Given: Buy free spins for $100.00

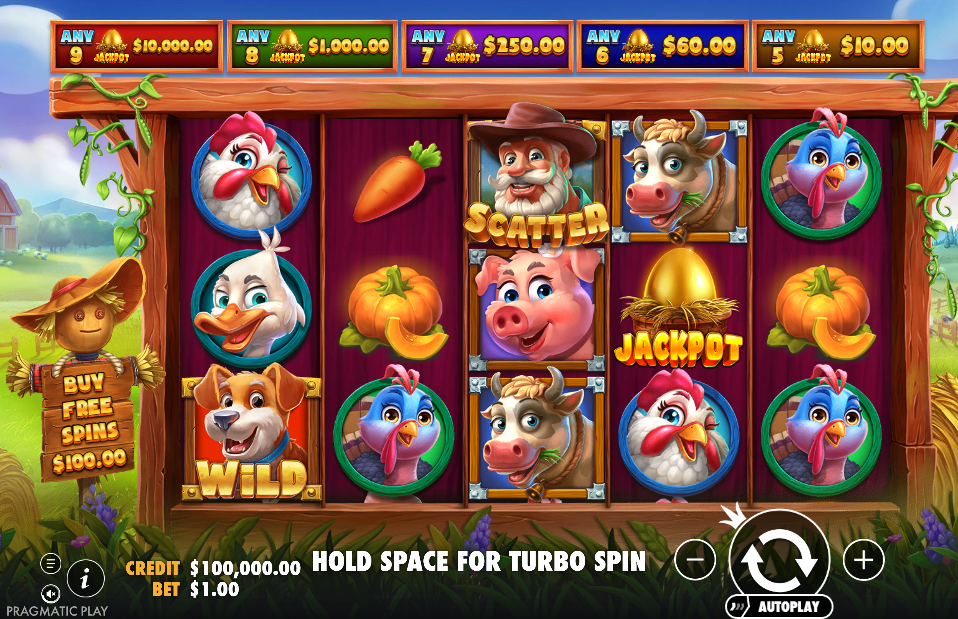Looking at the screenshot, I should pyautogui.click(x=87, y=420).
